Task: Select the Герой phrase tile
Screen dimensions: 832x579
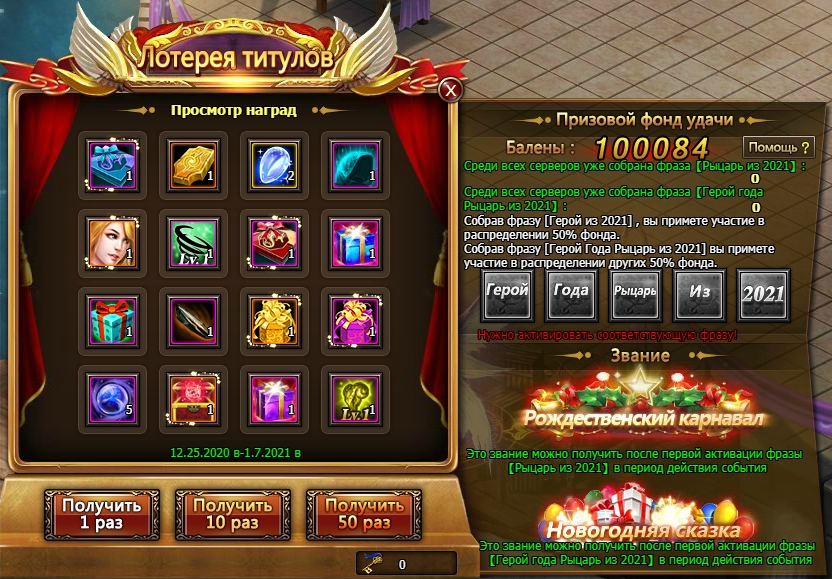Action: (507, 294)
